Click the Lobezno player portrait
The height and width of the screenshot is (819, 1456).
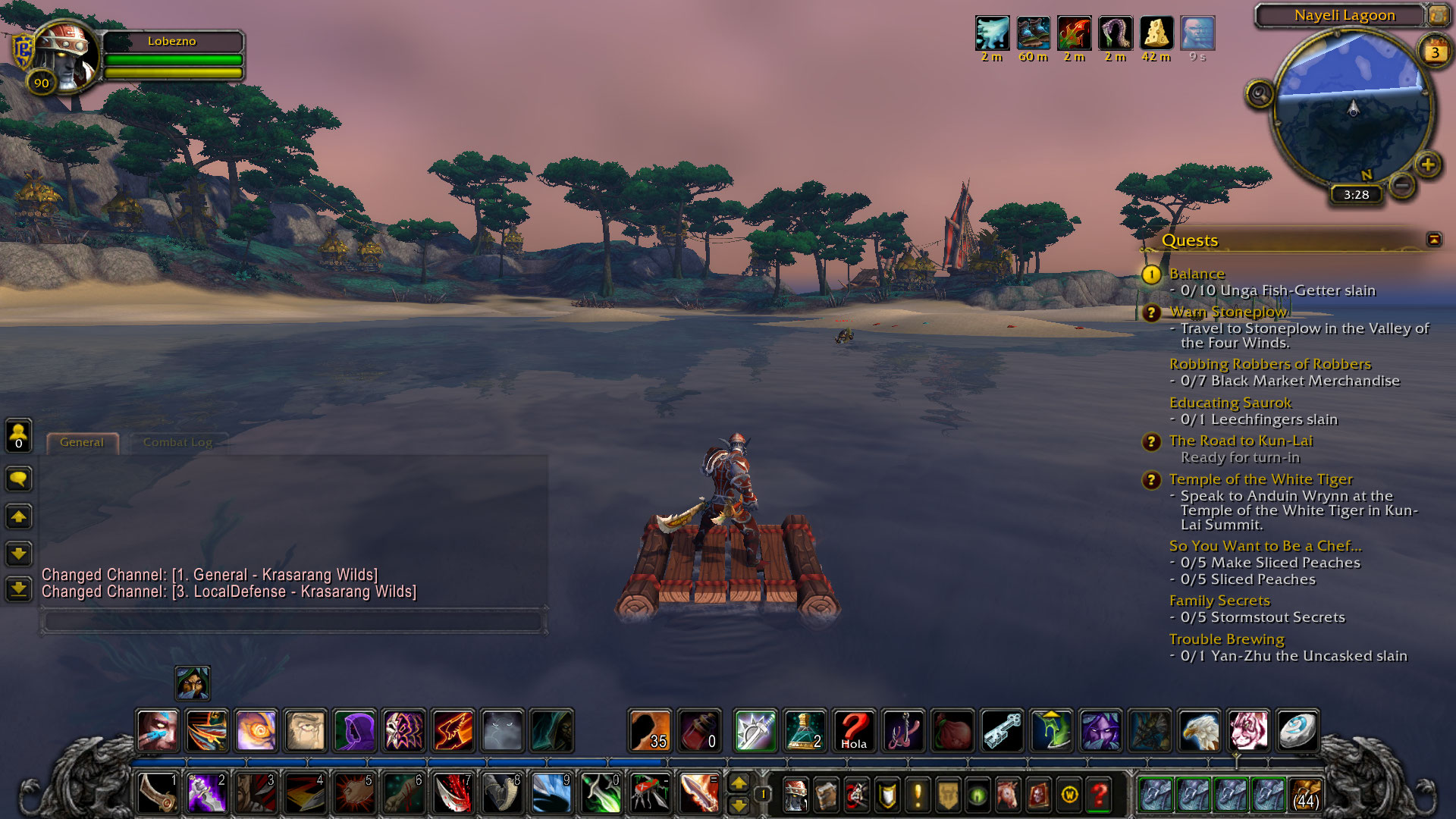(x=67, y=55)
